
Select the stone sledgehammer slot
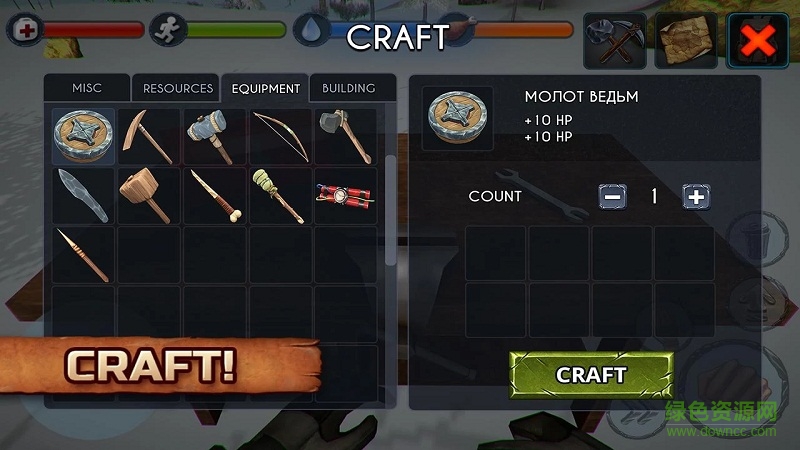214,137
